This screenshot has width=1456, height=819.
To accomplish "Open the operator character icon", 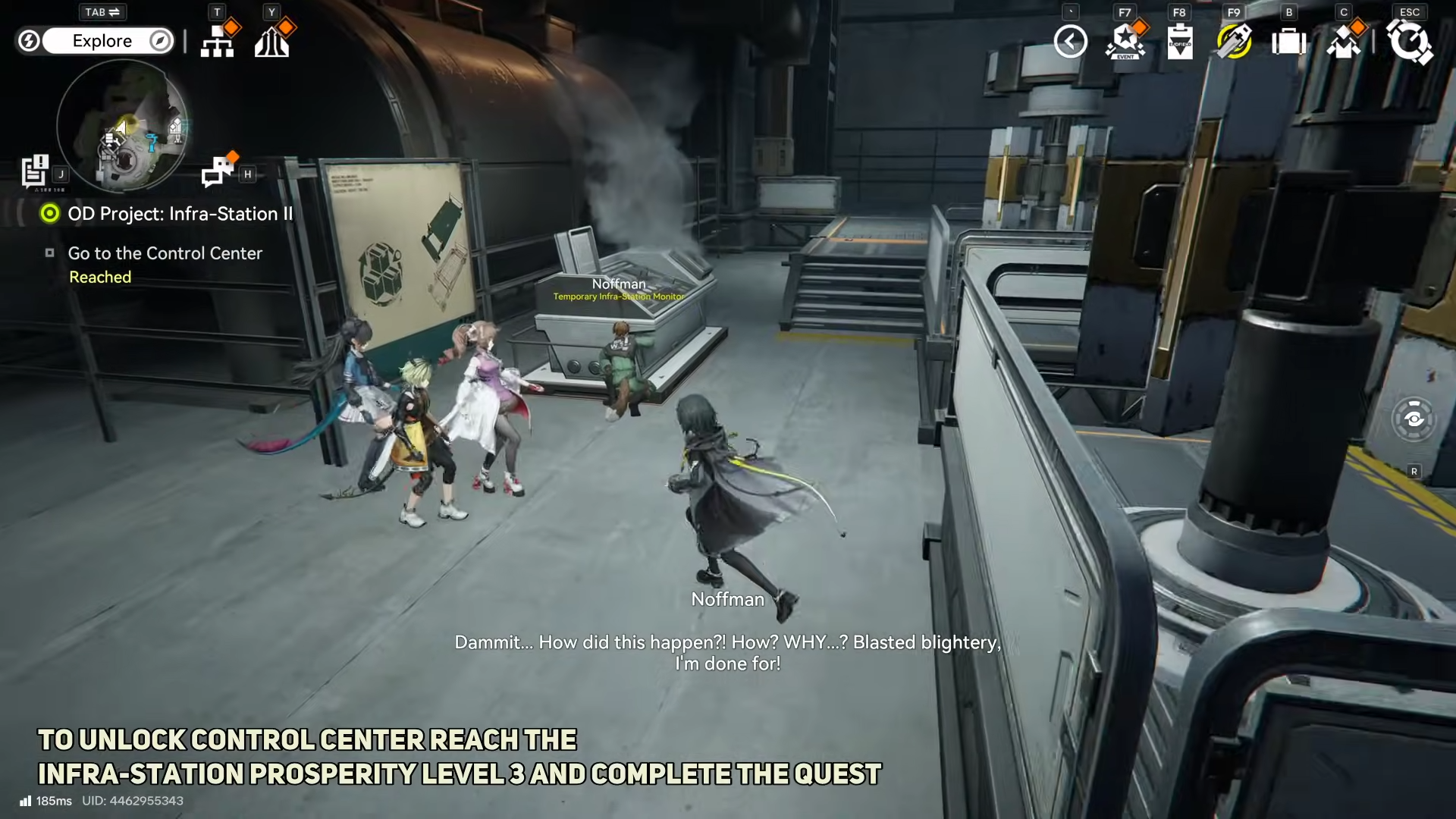I will pyautogui.click(x=1344, y=42).
